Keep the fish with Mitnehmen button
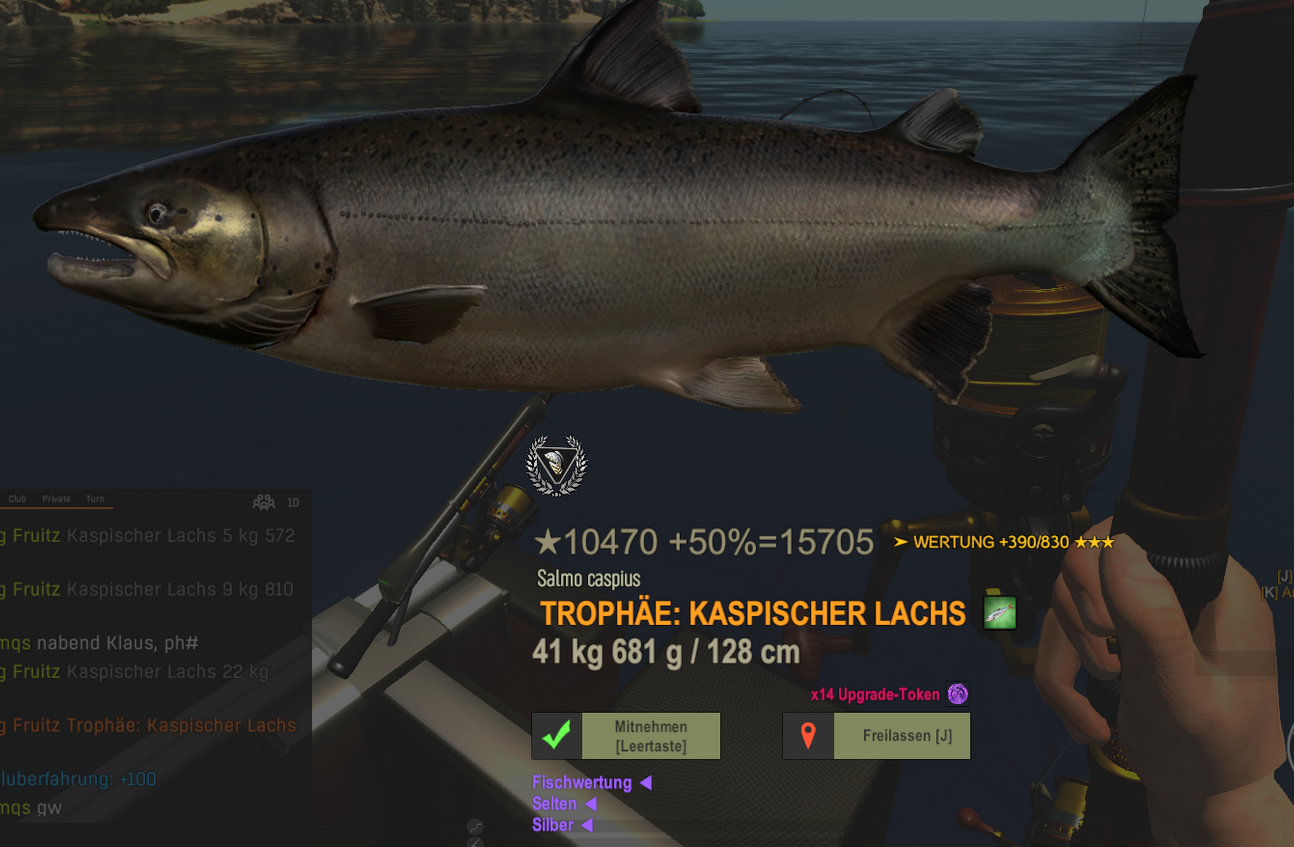 [626, 736]
